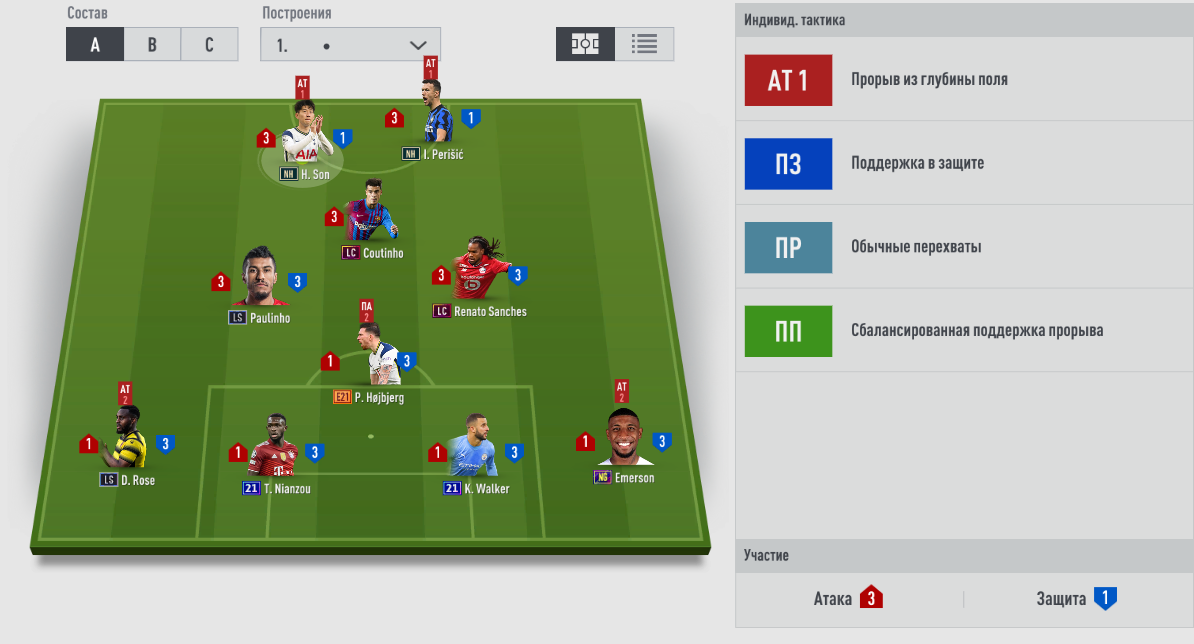Choose the blue ПЗ defensive support tactic
The height and width of the screenshot is (644, 1194).
point(788,163)
